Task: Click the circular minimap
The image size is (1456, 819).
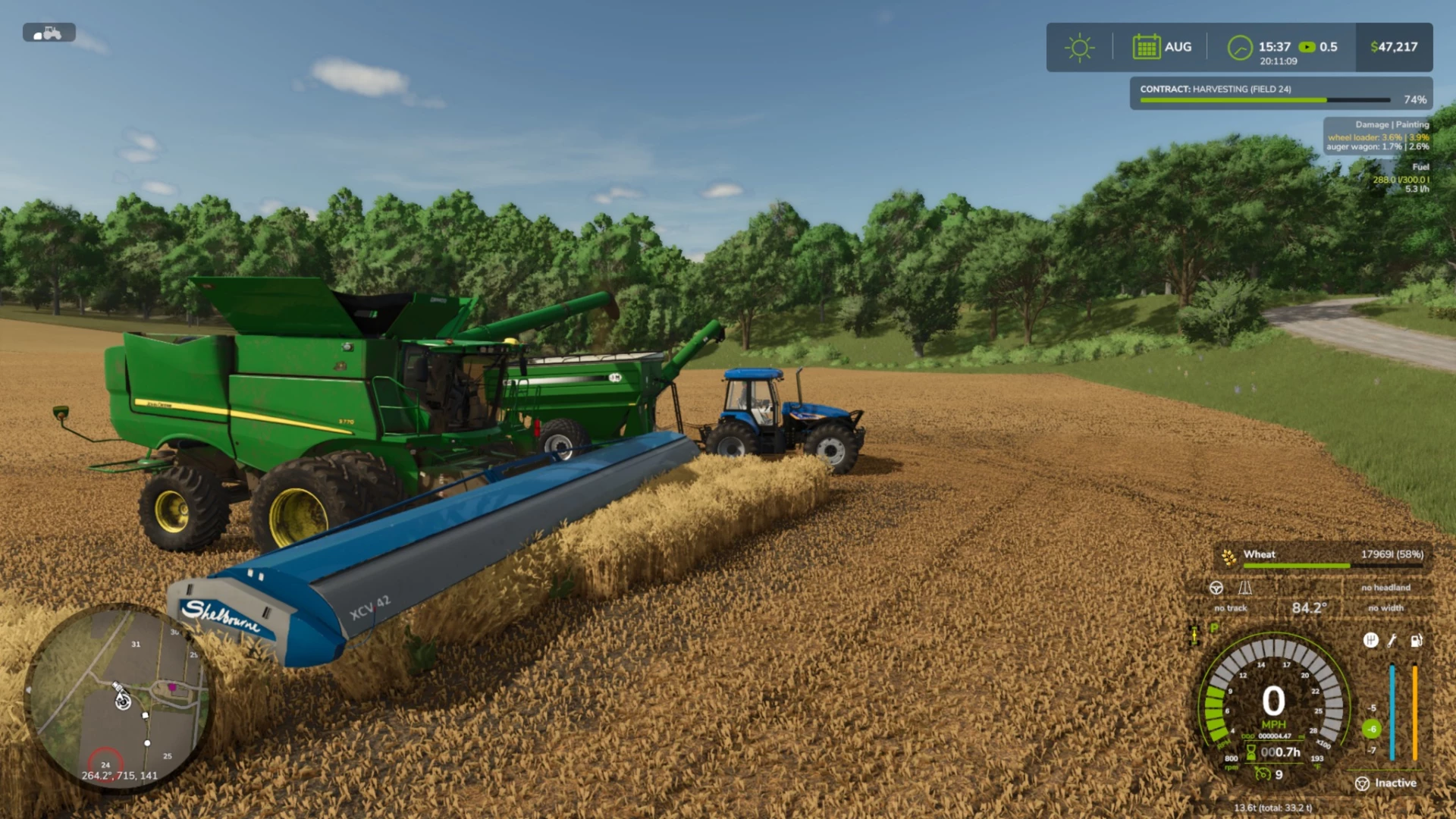Action: coord(118,698)
